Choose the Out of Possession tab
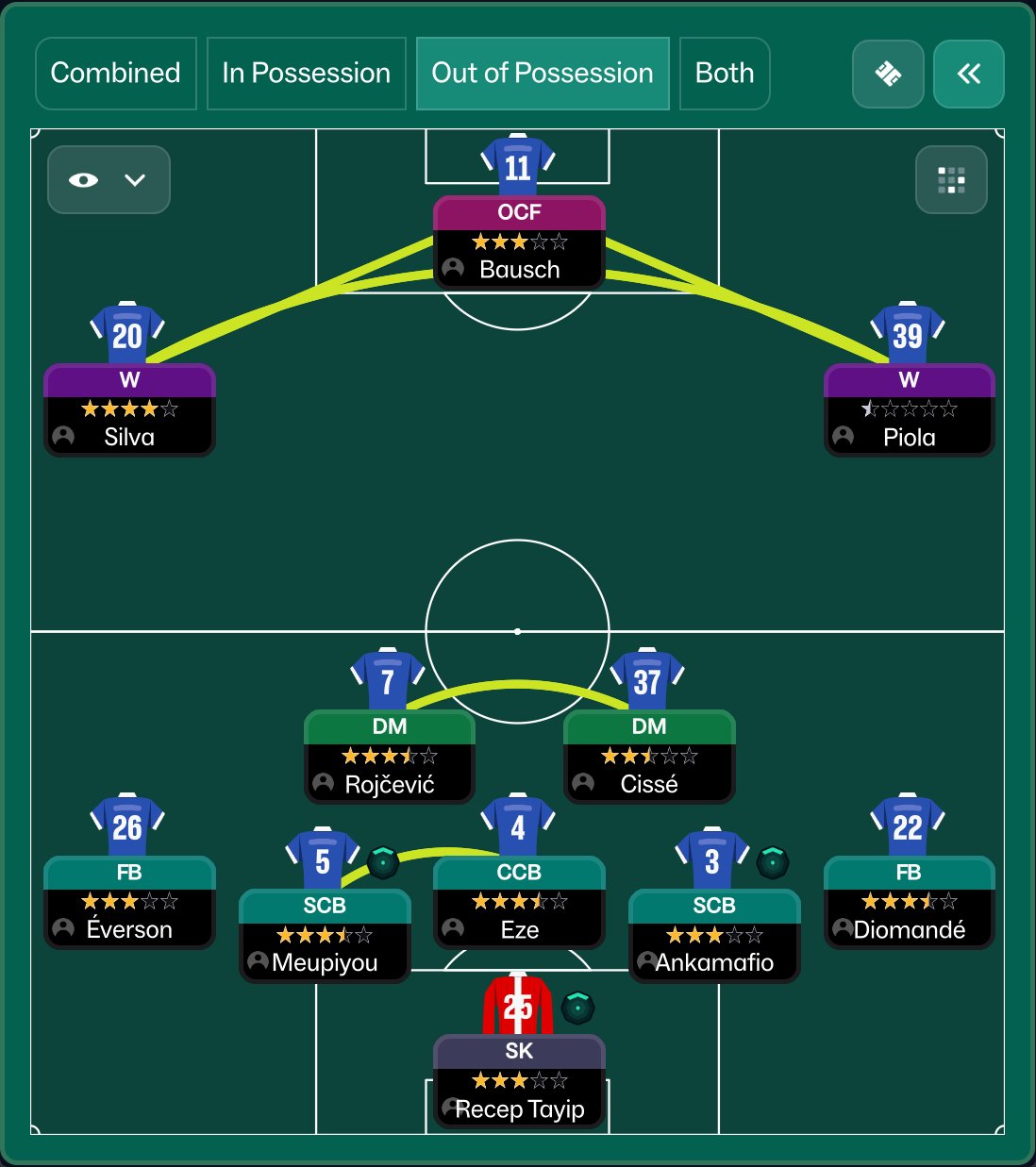The height and width of the screenshot is (1167, 1036). 543,74
